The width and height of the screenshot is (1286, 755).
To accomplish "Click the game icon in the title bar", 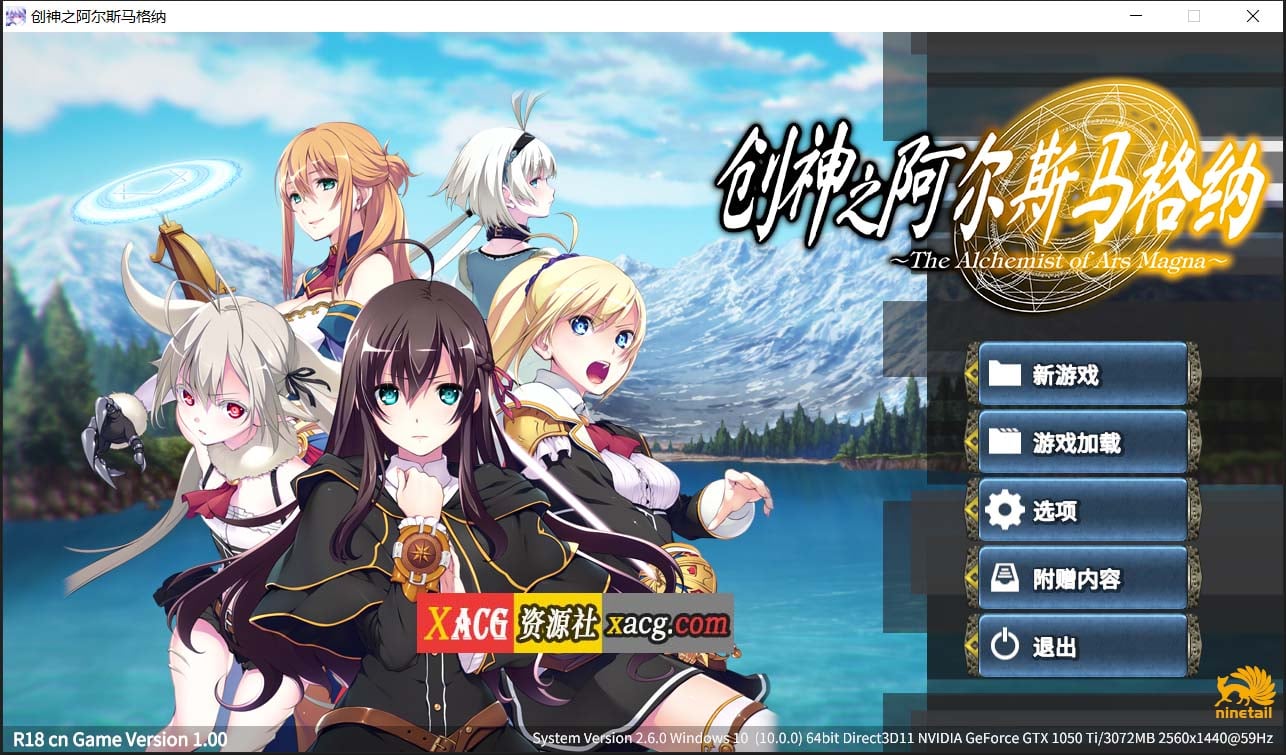I will click(x=14, y=16).
